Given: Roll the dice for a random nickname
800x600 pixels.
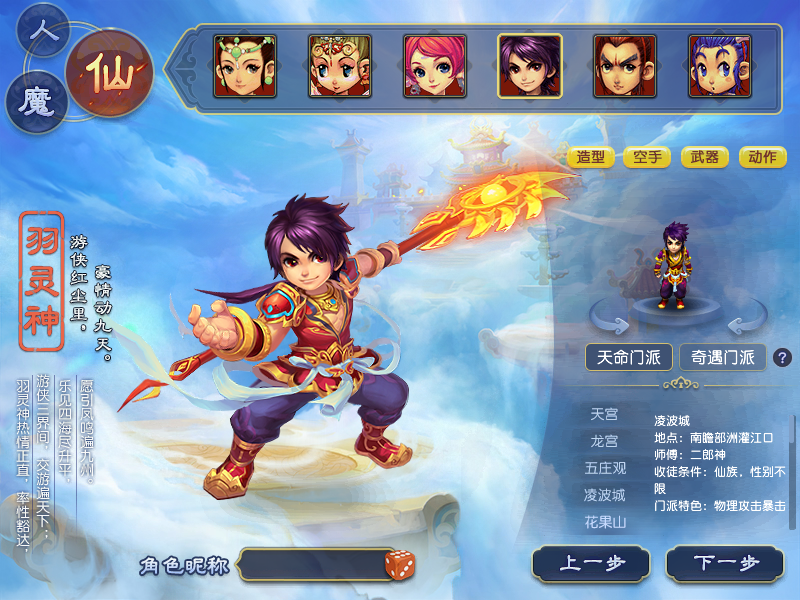Looking at the screenshot, I should point(400,565).
